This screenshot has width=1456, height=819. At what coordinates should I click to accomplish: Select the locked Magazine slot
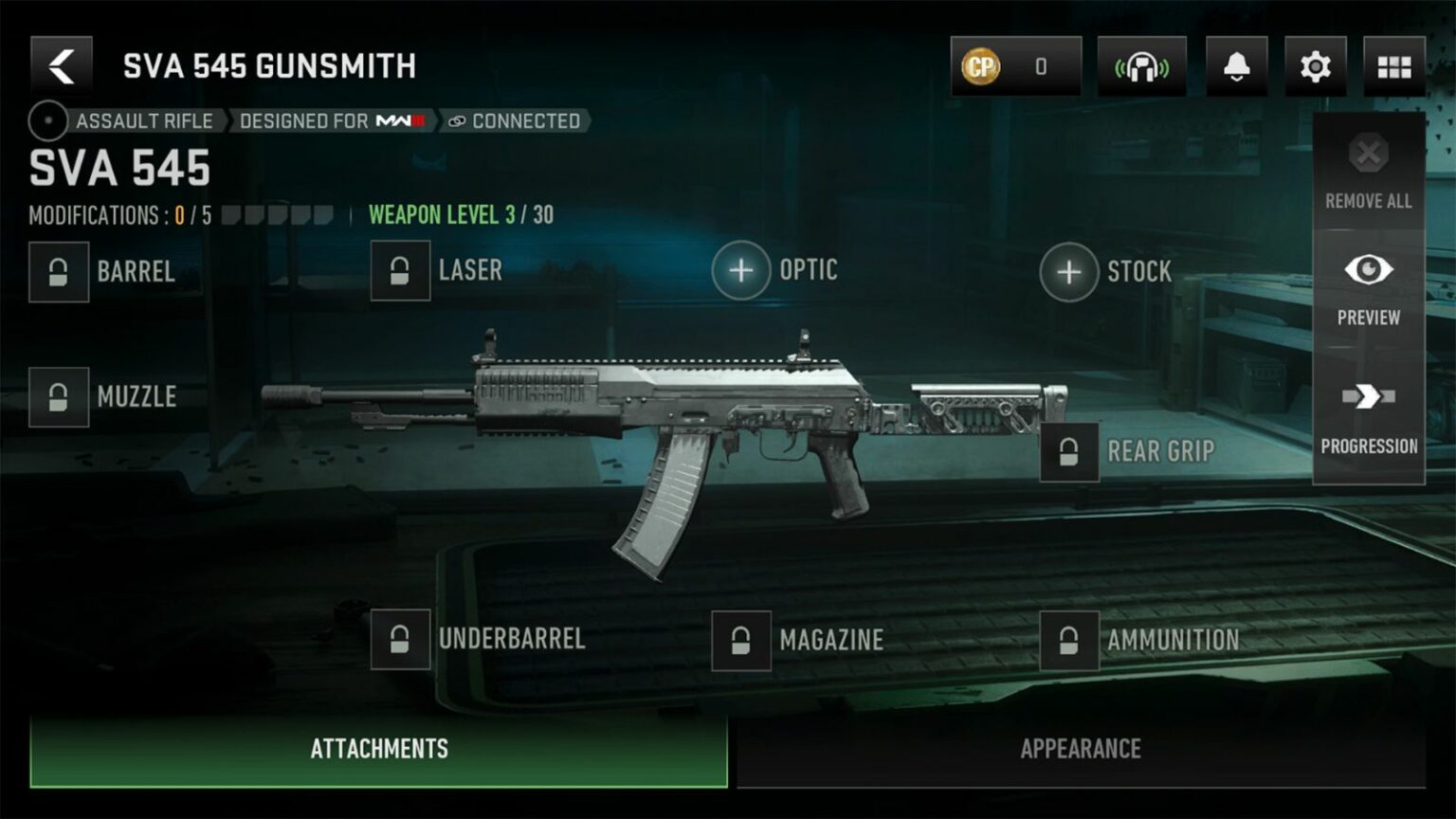(x=742, y=640)
